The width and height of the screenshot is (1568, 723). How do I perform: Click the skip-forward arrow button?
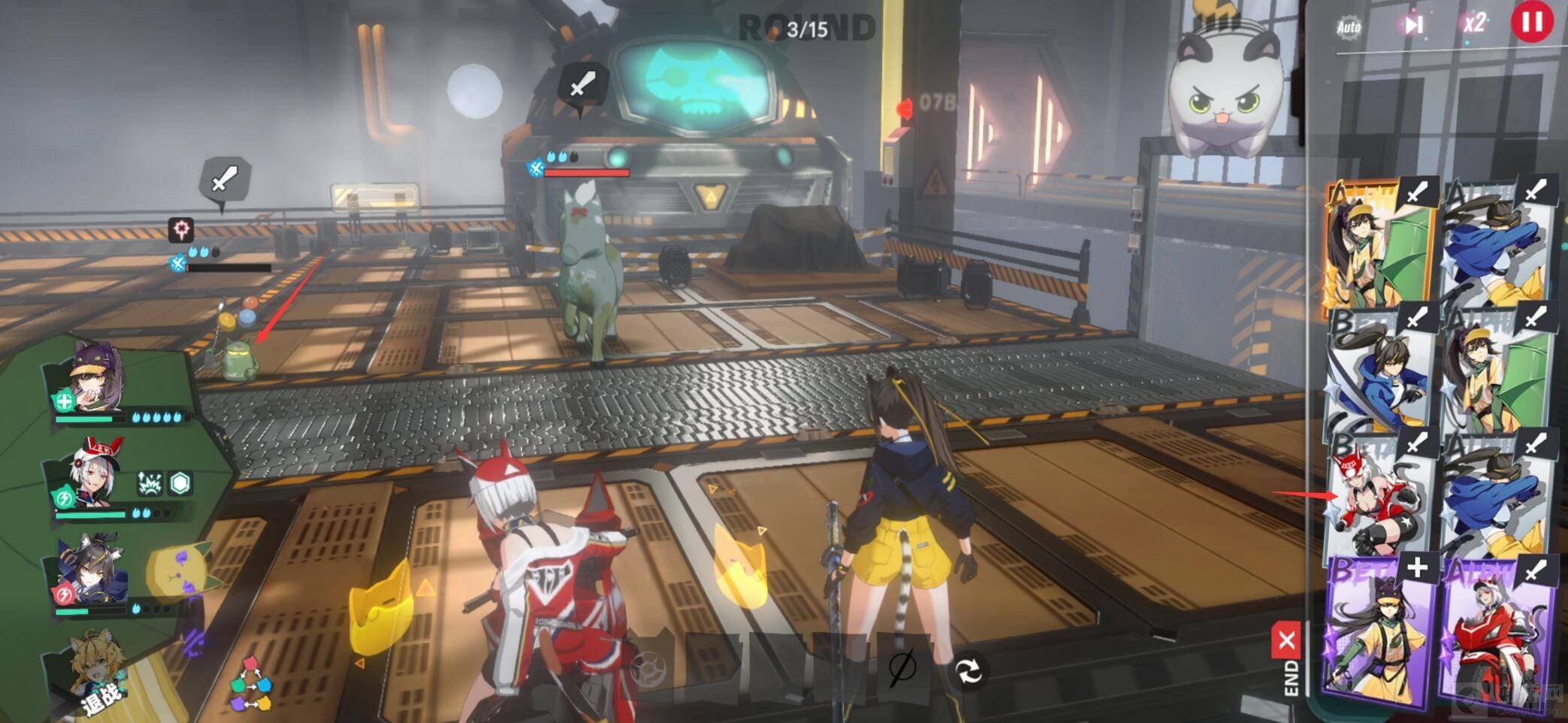(x=1413, y=26)
